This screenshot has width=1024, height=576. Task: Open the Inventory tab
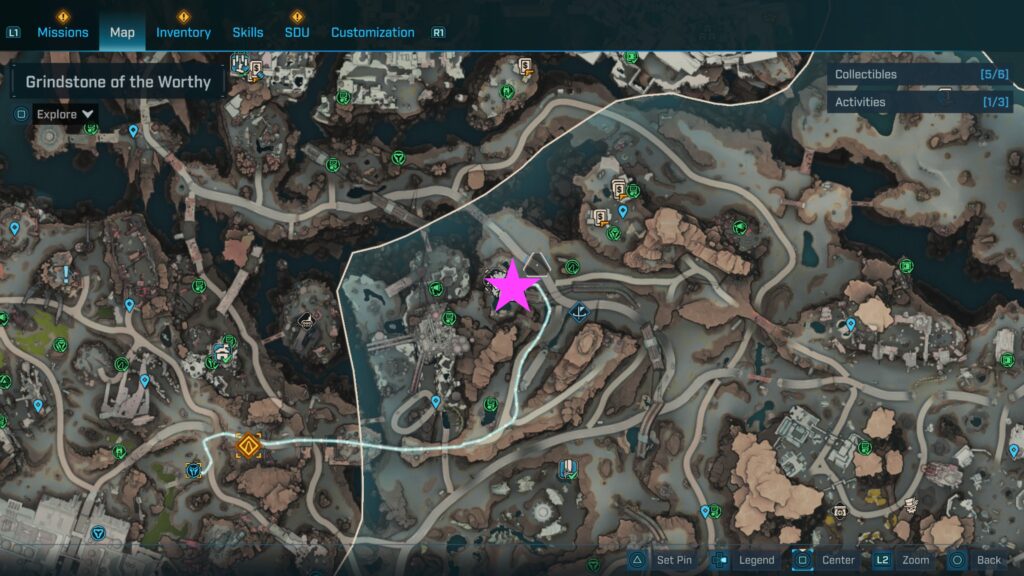183,32
